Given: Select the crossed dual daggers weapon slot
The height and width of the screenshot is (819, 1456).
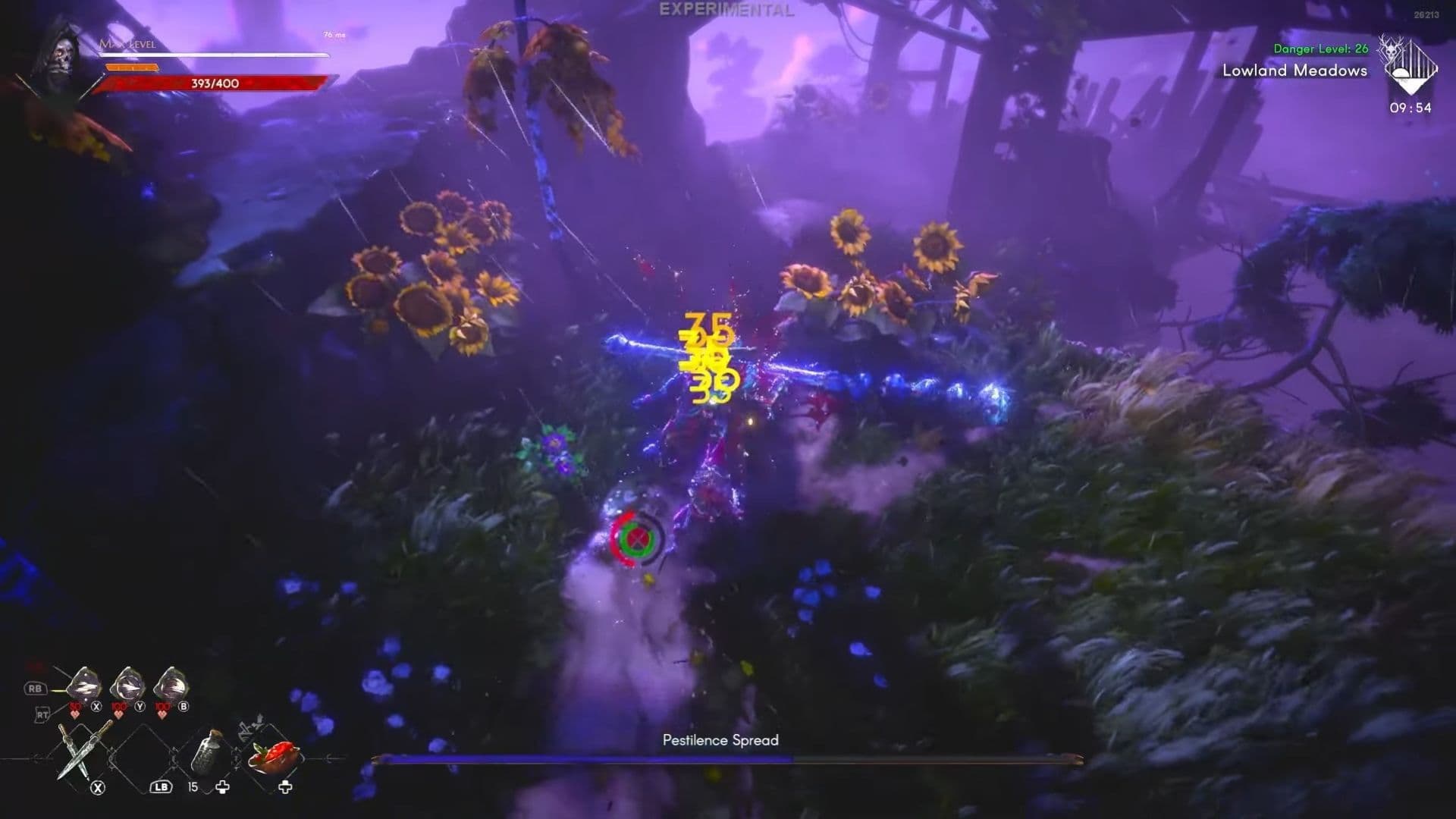Looking at the screenshot, I should tap(84, 751).
